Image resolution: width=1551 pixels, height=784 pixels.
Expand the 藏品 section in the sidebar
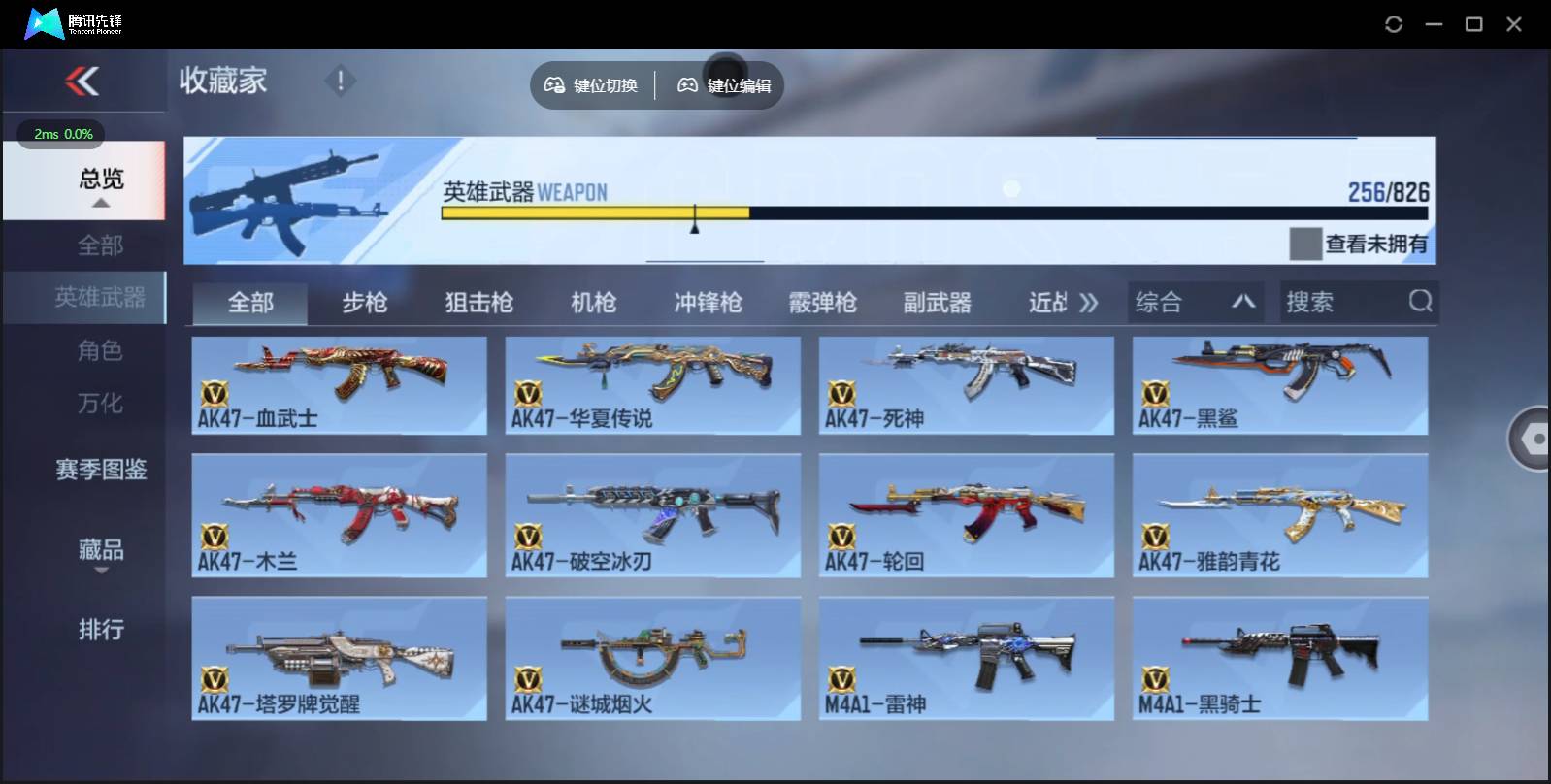100,550
